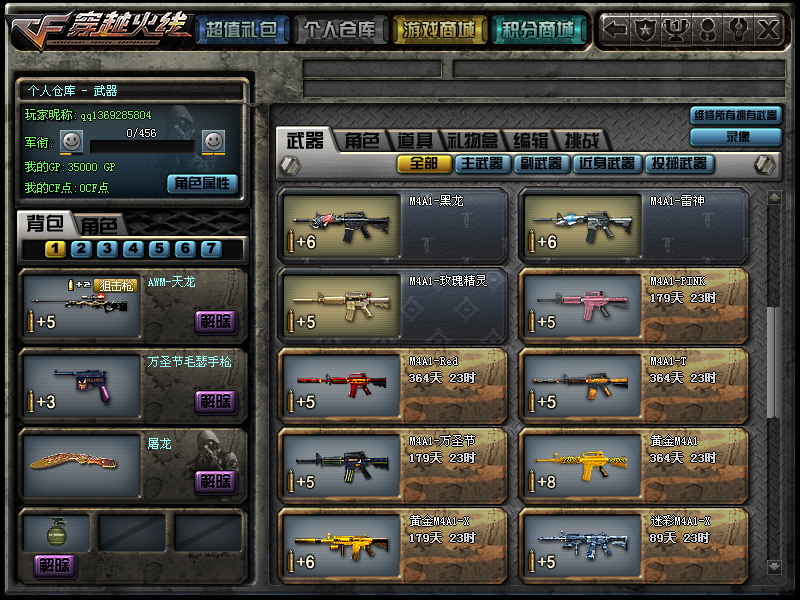
Task: Click the back arrow button
Action: click(617, 30)
